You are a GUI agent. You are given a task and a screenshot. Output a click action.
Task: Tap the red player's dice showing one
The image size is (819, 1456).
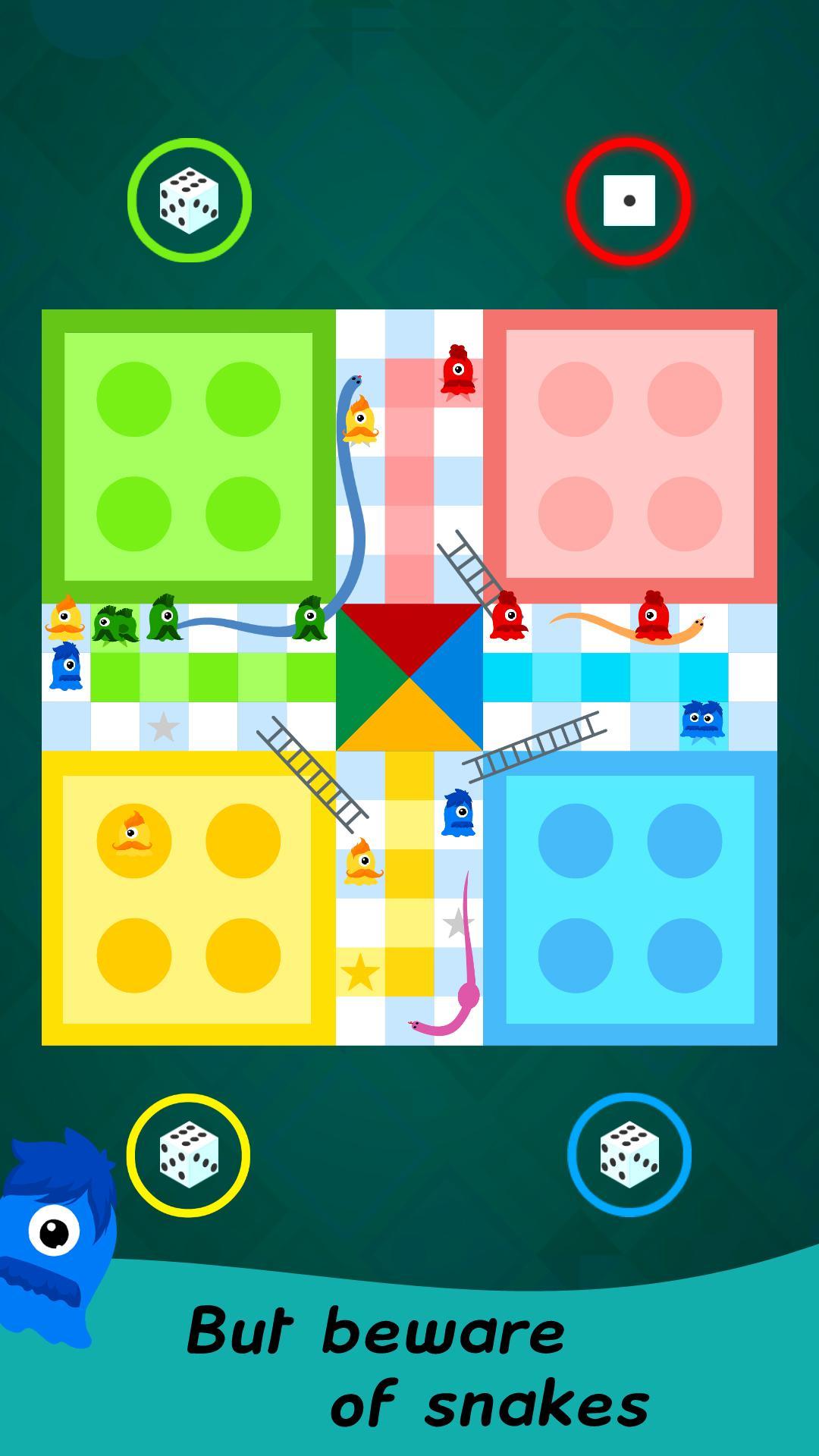[x=629, y=201]
